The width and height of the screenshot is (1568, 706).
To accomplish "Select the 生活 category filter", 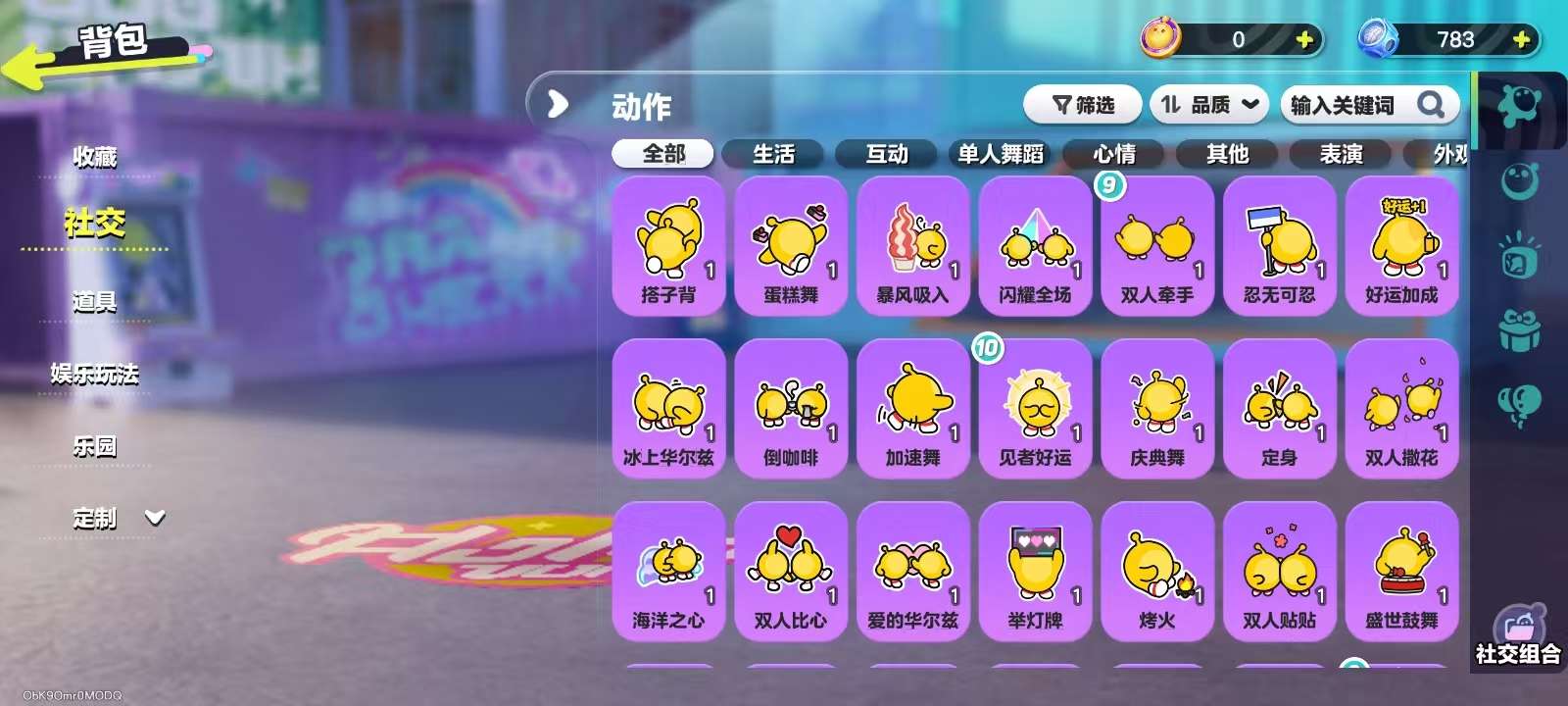I will point(775,153).
